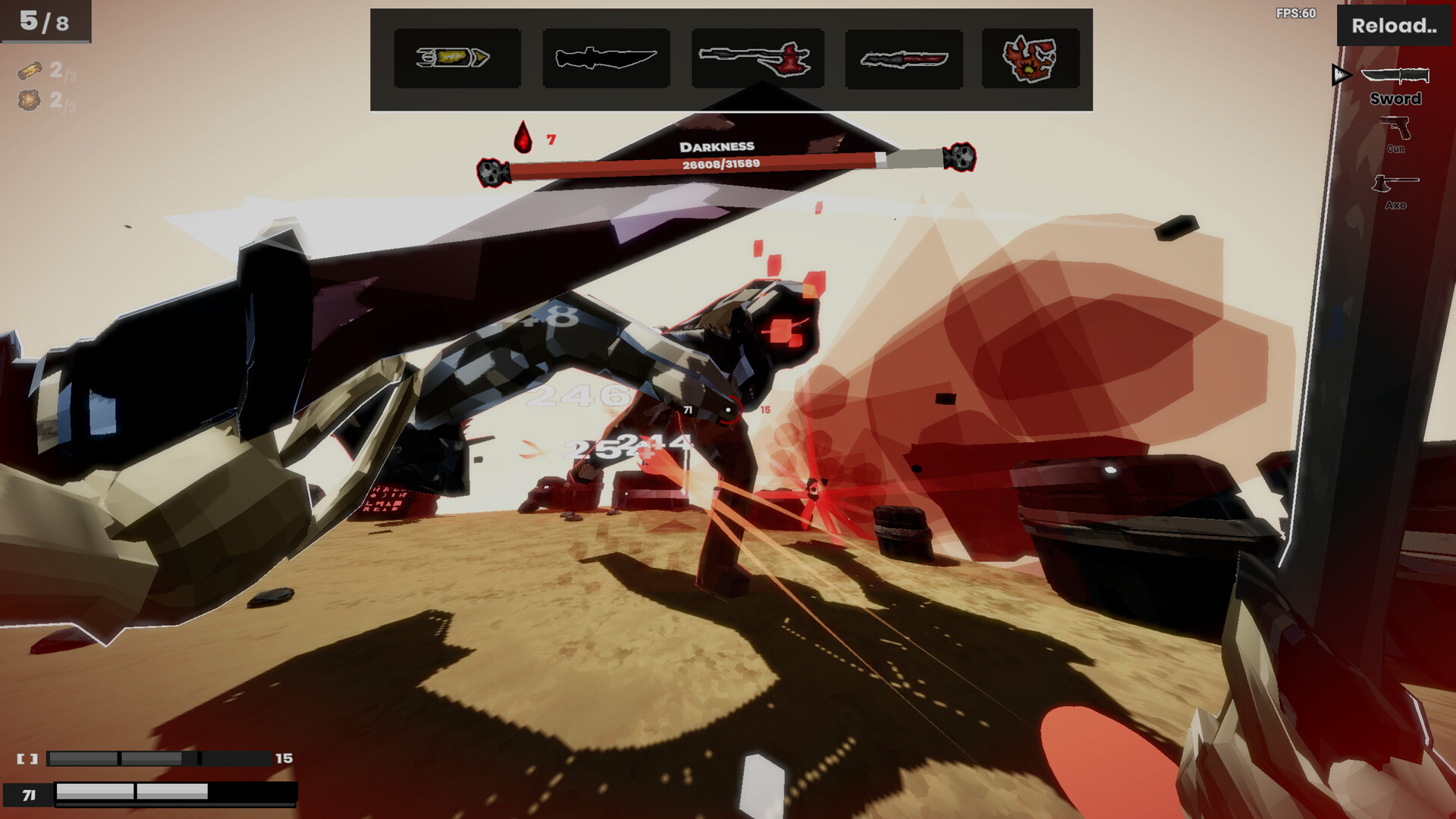The width and height of the screenshot is (1456, 819).
Task: Select the Gun label in the weapon list
Action: [1398, 150]
